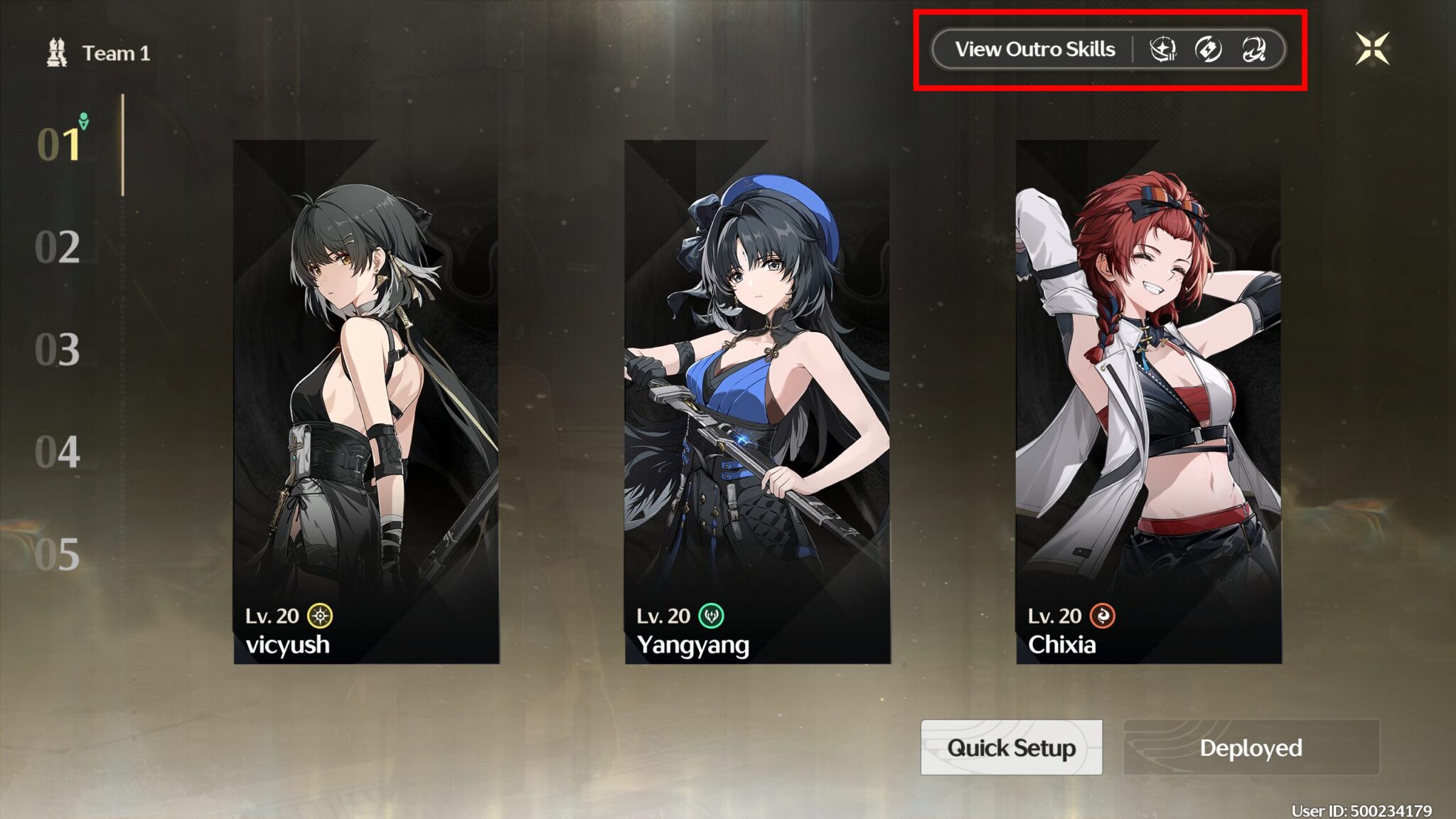1456x819 pixels.
Task: Close the team setup screen
Action: [1372, 49]
